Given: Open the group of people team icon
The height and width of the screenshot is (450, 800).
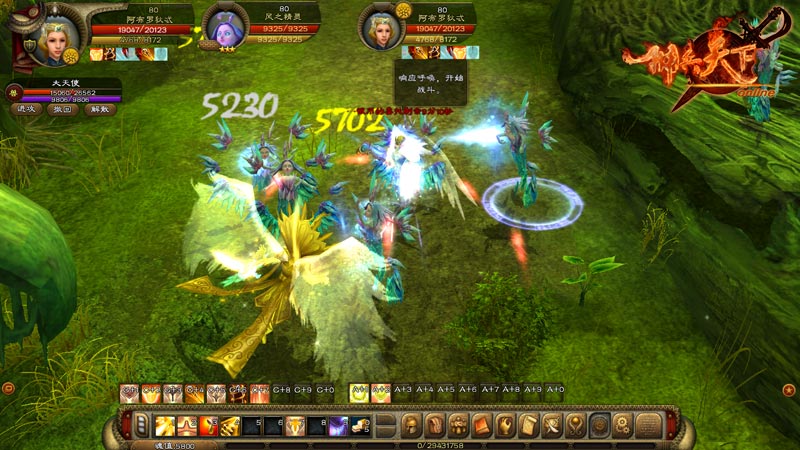Looking at the screenshot, I should (x=459, y=426).
